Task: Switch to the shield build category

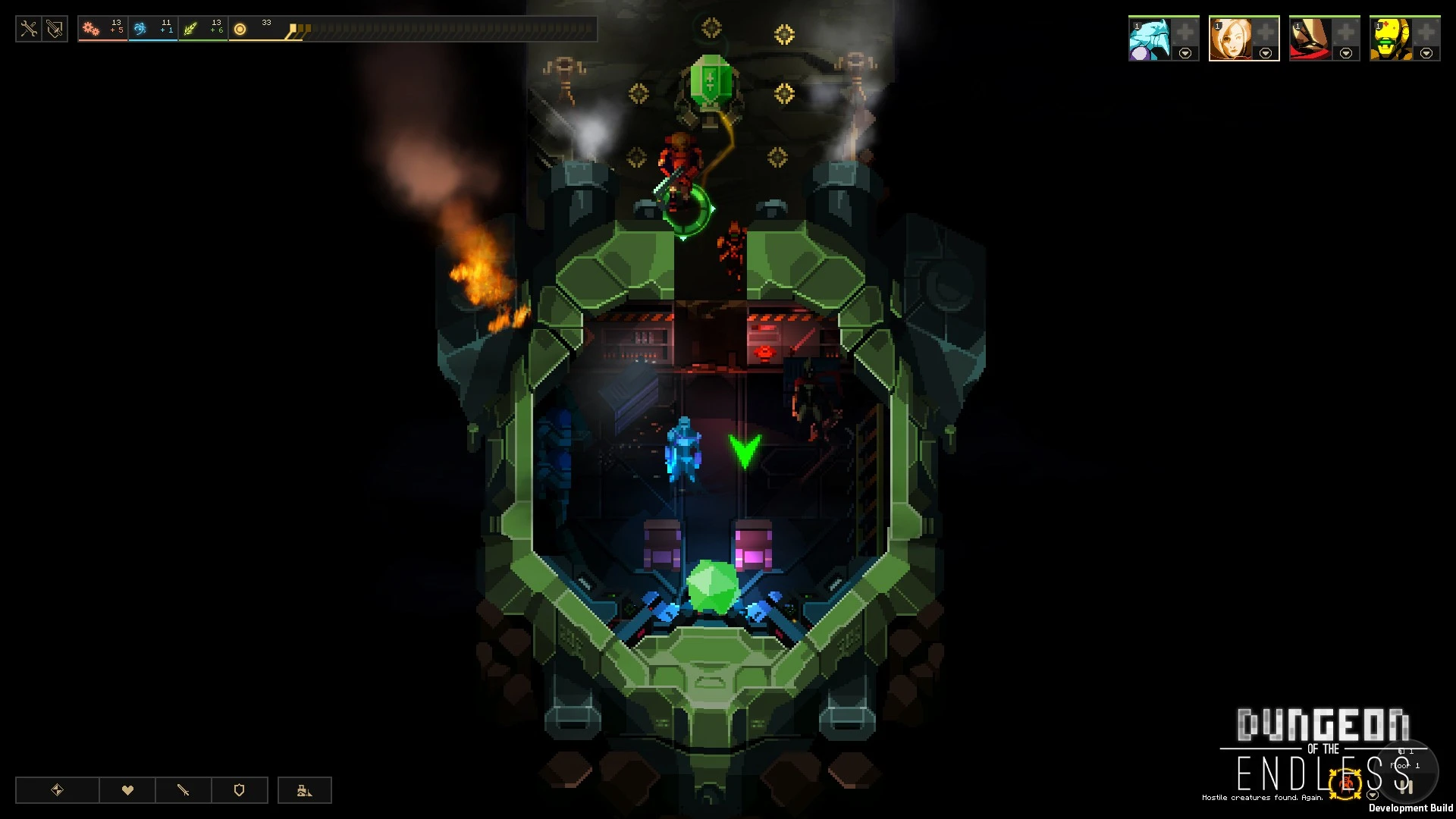Action: 240,790
